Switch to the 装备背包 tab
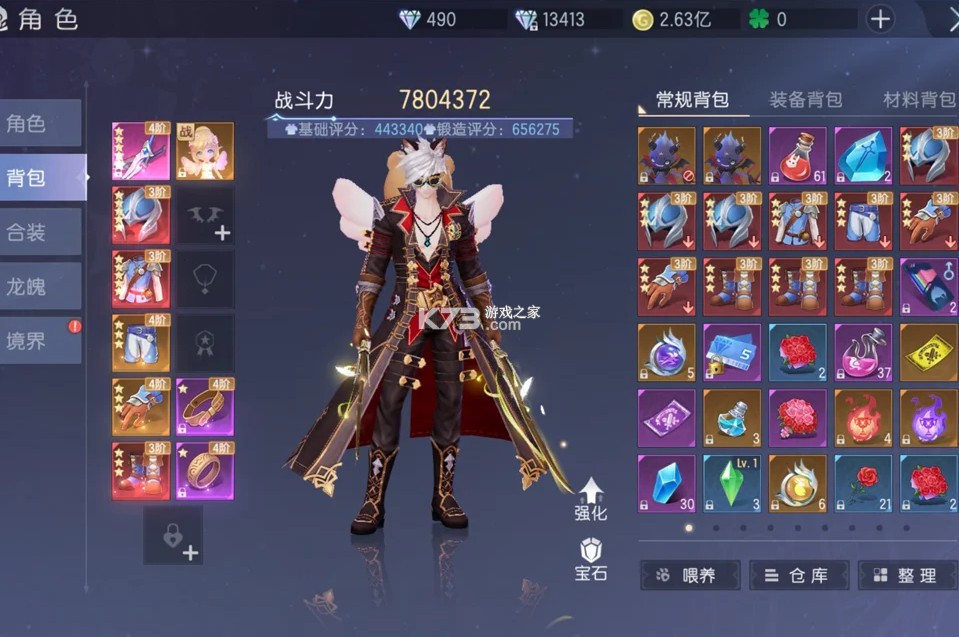The height and width of the screenshot is (637, 959). (x=805, y=99)
